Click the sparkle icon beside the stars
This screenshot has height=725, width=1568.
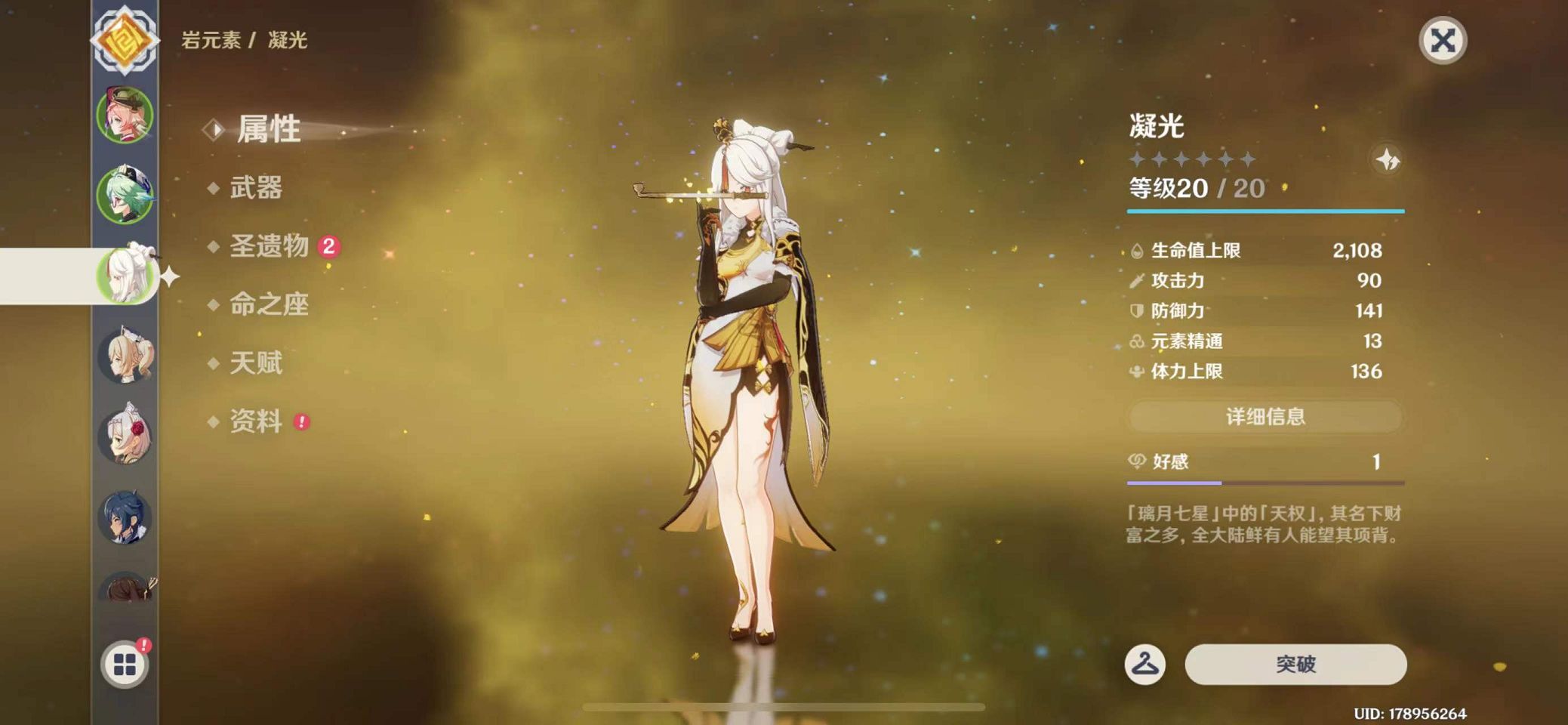pos(1387,160)
